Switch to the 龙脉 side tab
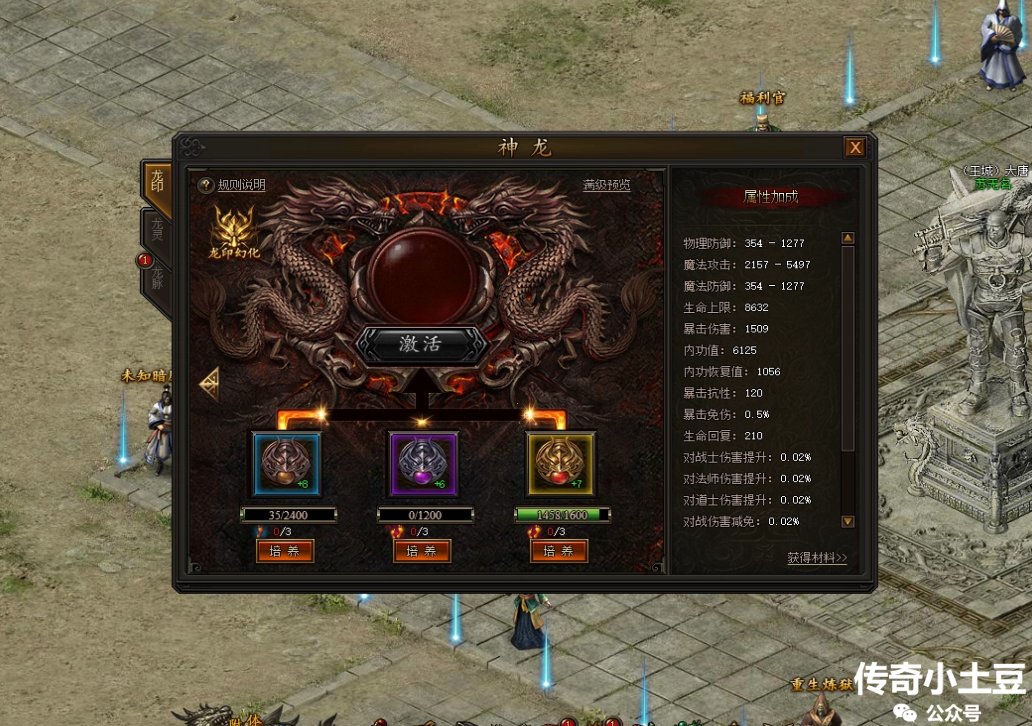1032x726 pixels. (x=157, y=279)
